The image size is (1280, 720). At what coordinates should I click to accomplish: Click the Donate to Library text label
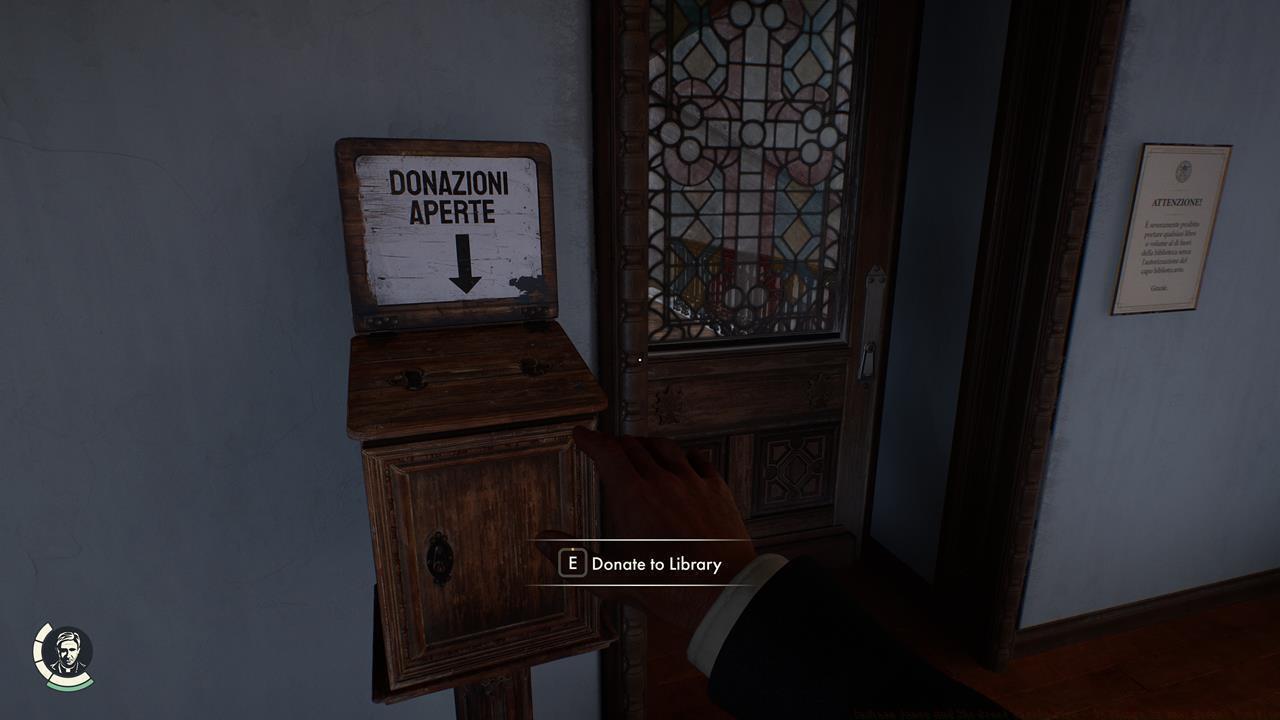[655, 564]
